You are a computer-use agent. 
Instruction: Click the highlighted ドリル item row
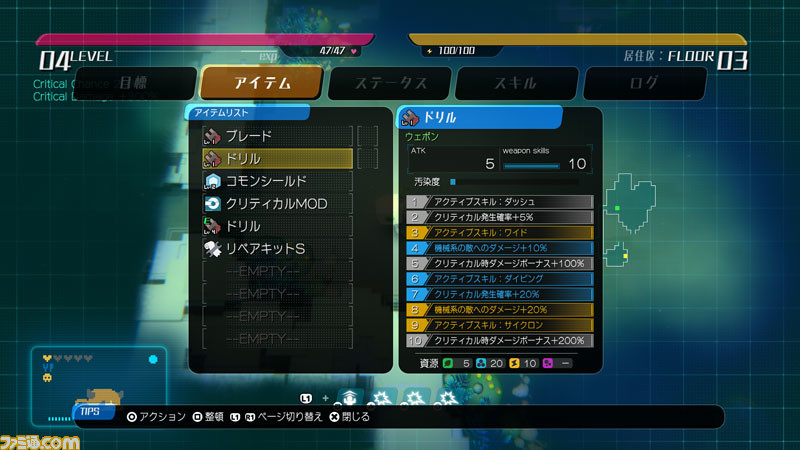click(x=278, y=158)
